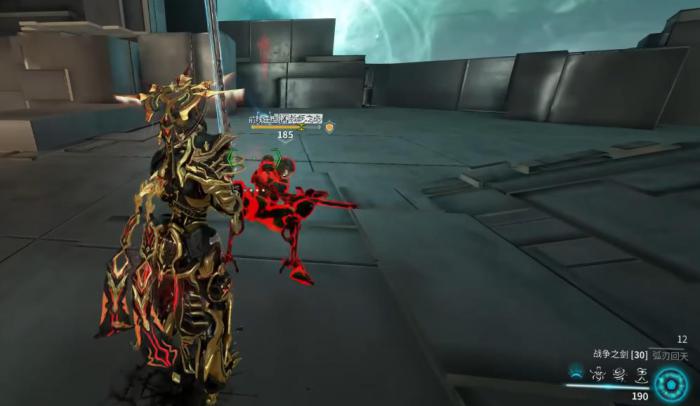Activate the glowing blue first ability icon
This screenshot has width=700, height=406.
[x=578, y=374]
